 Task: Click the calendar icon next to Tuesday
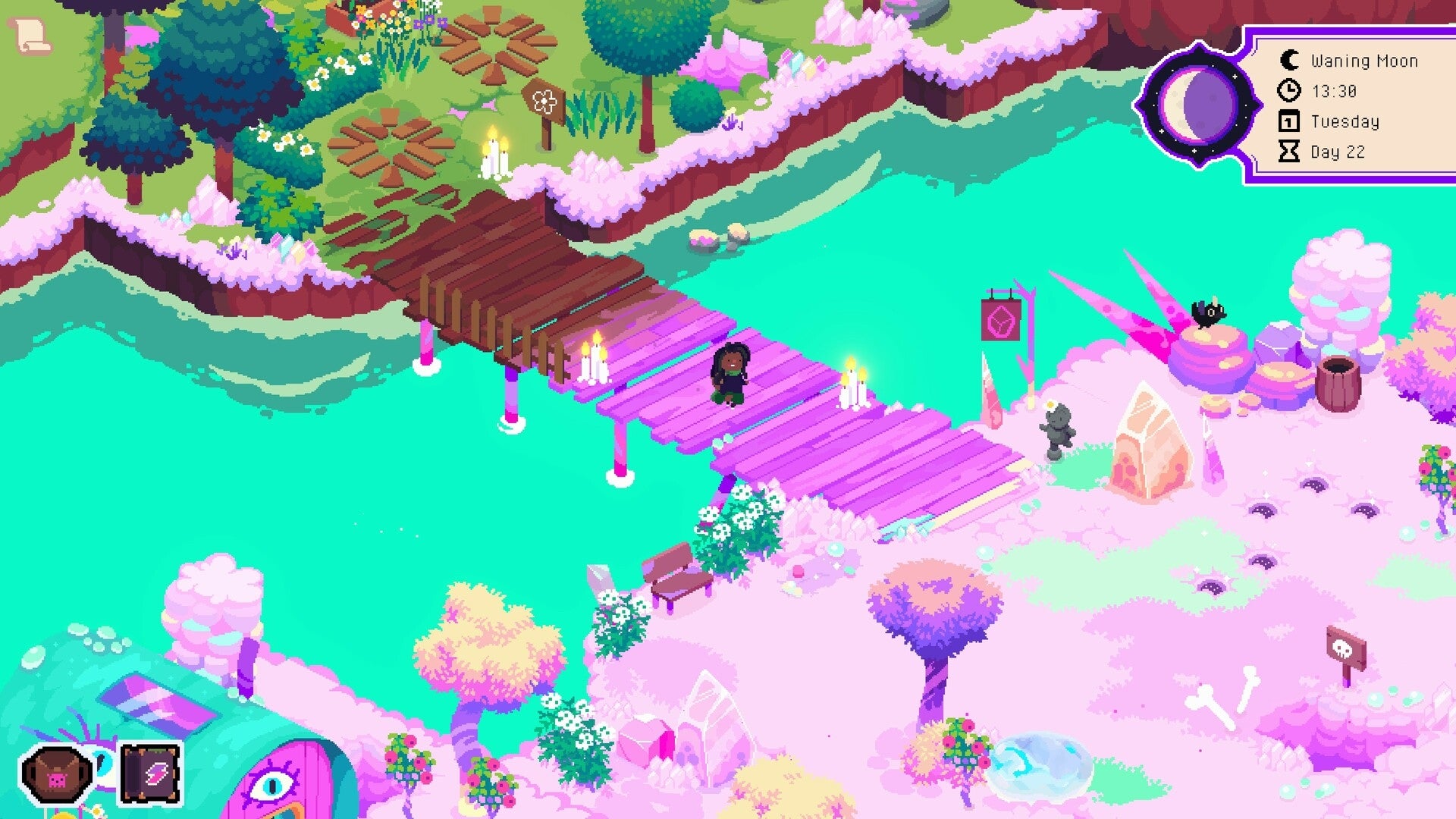tap(1288, 121)
